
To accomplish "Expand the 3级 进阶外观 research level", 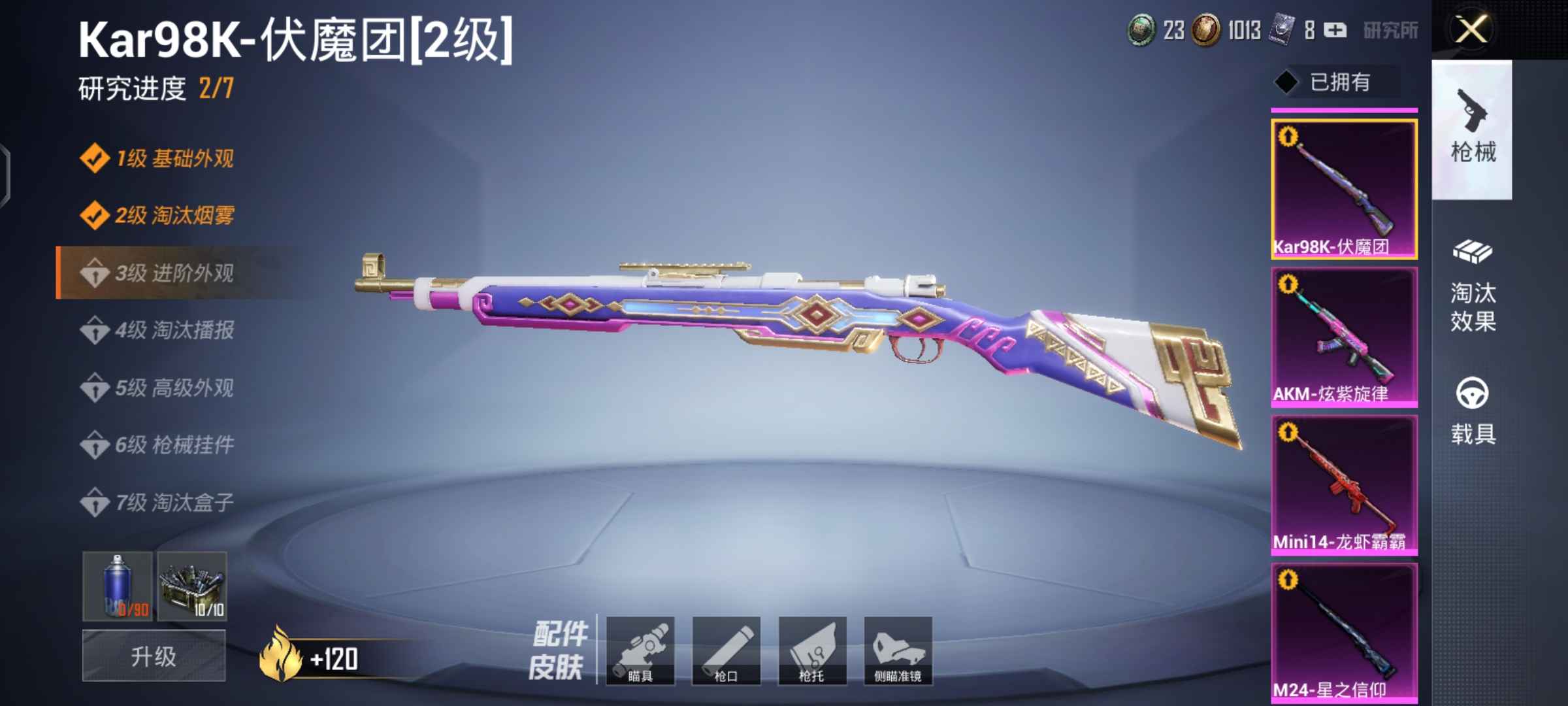I will pyautogui.click(x=173, y=273).
